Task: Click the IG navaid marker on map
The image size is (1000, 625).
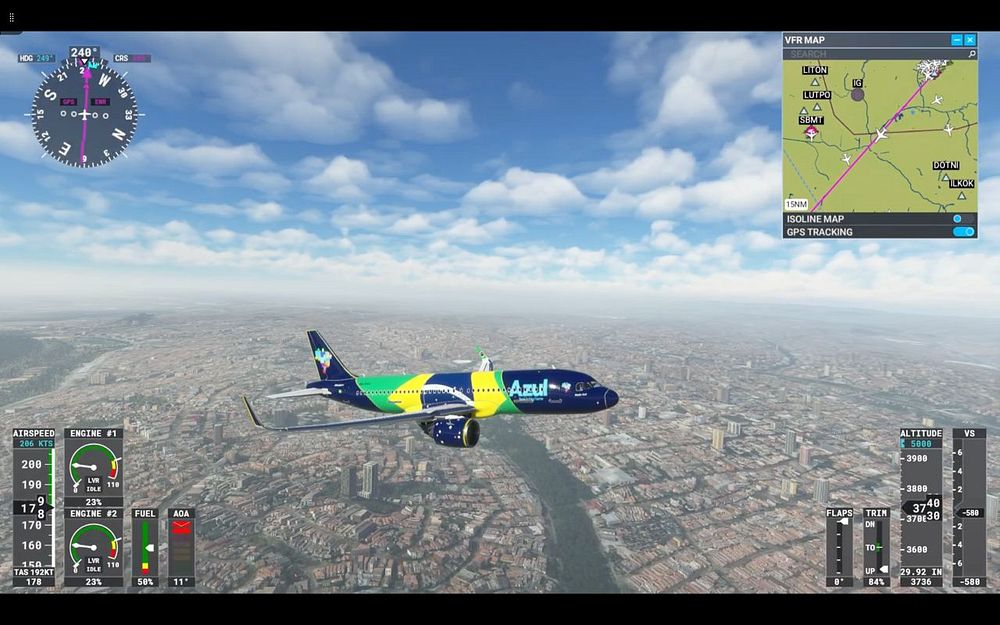Action: pos(857,94)
